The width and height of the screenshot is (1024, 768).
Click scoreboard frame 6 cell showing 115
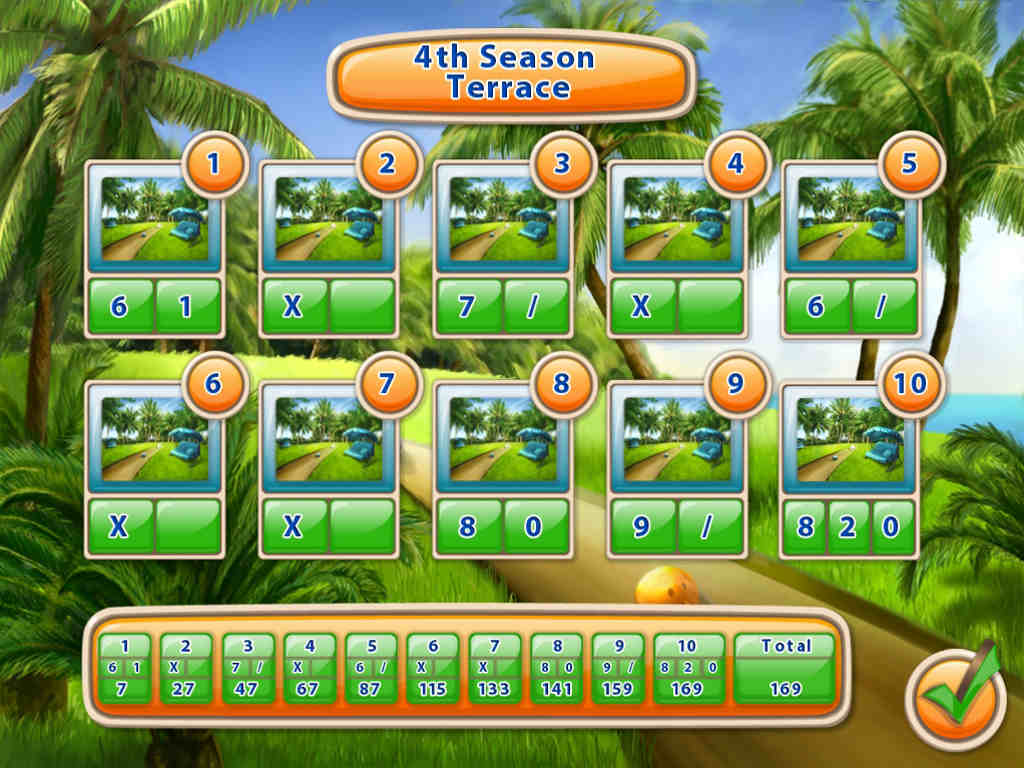point(433,669)
